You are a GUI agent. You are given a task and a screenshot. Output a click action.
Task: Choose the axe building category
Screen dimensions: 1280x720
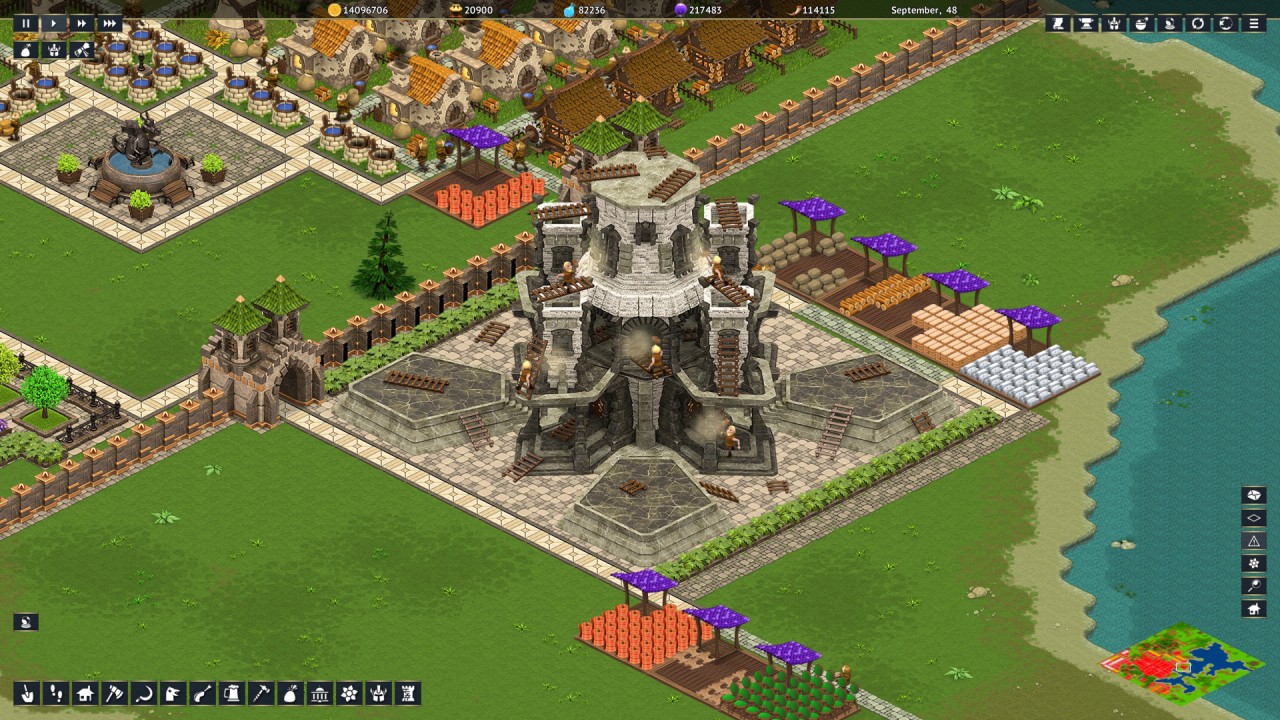click(115, 693)
